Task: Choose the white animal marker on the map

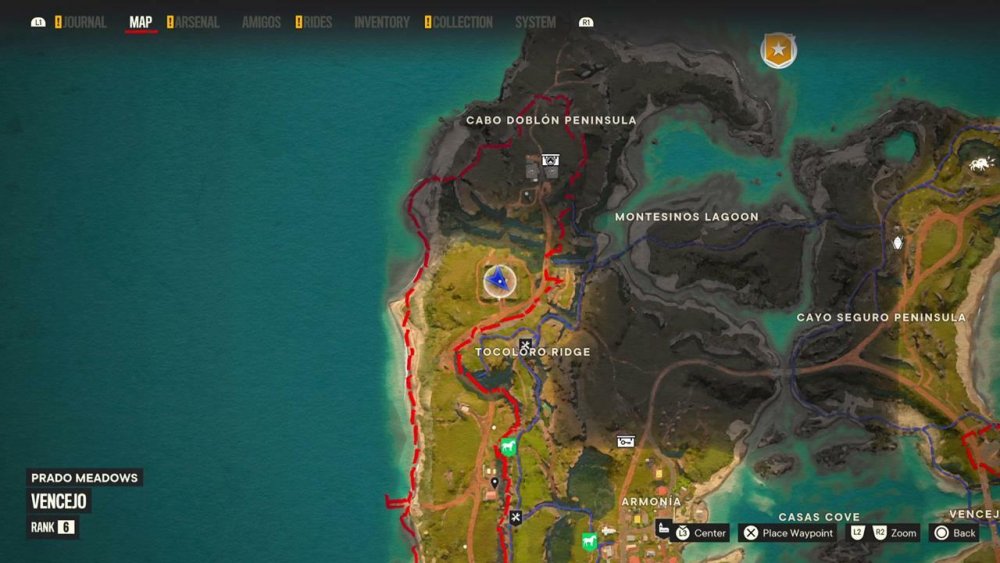Action: point(979,164)
